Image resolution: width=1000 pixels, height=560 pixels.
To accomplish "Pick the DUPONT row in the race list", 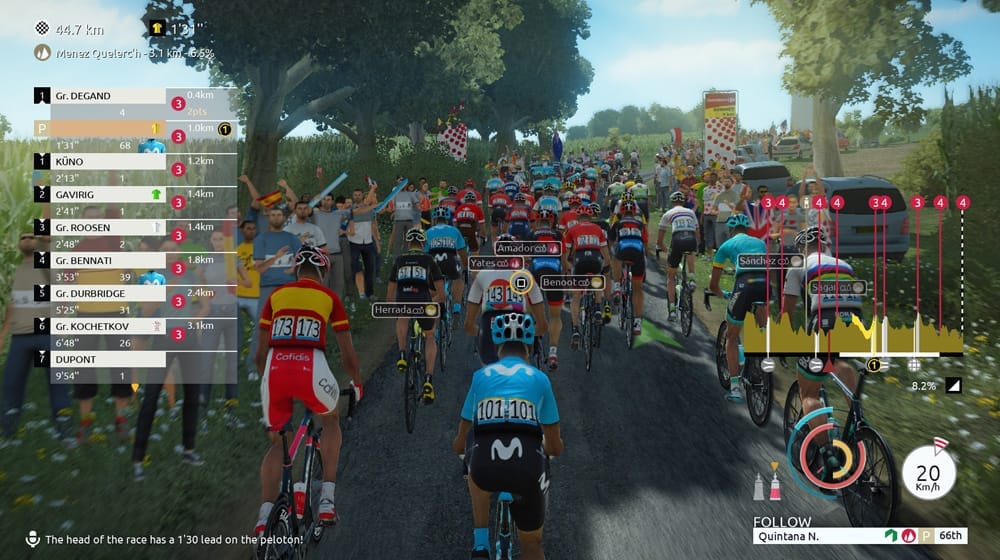I will click(100, 359).
